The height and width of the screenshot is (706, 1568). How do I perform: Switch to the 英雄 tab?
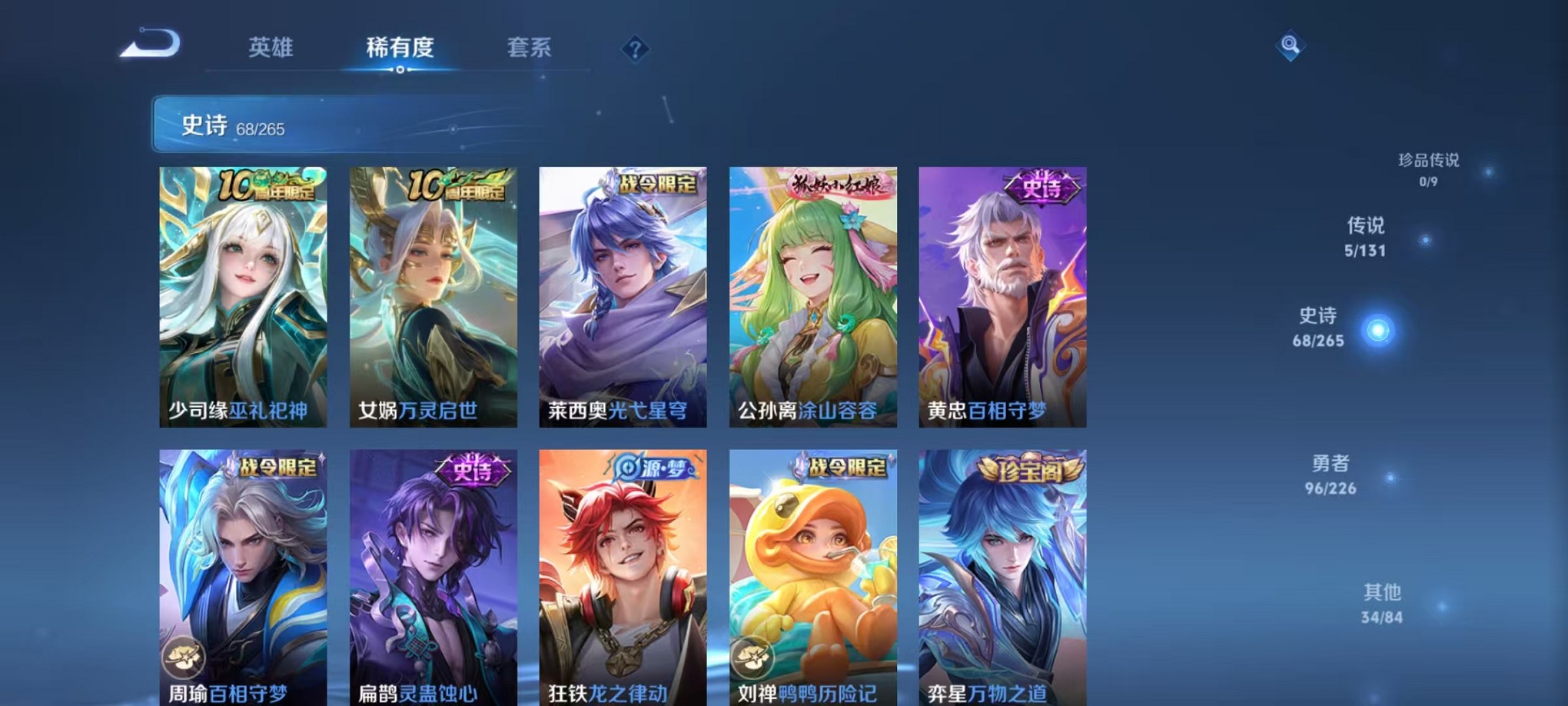click(x=270, y=48)
